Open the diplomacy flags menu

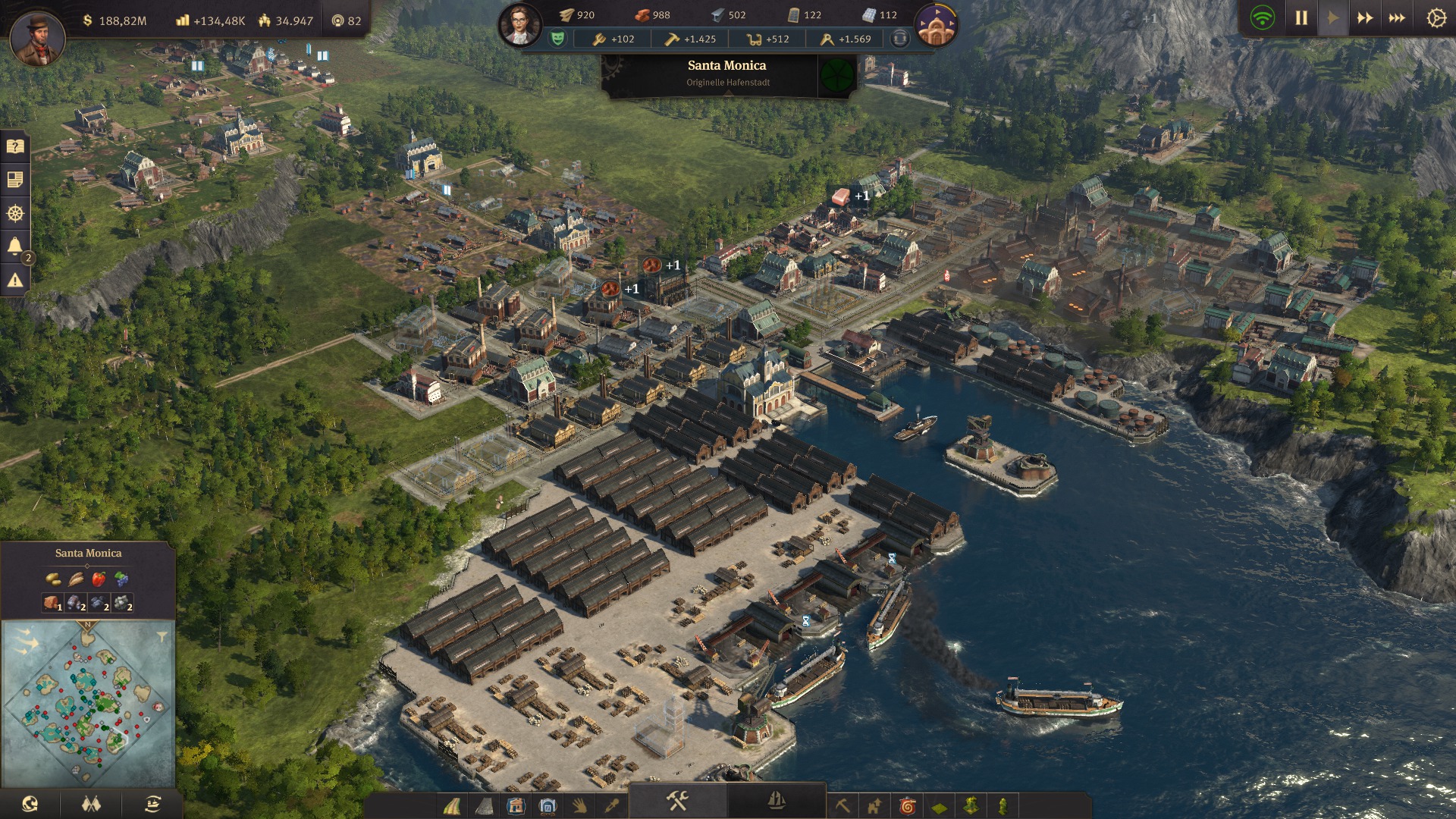coord(91,804)
